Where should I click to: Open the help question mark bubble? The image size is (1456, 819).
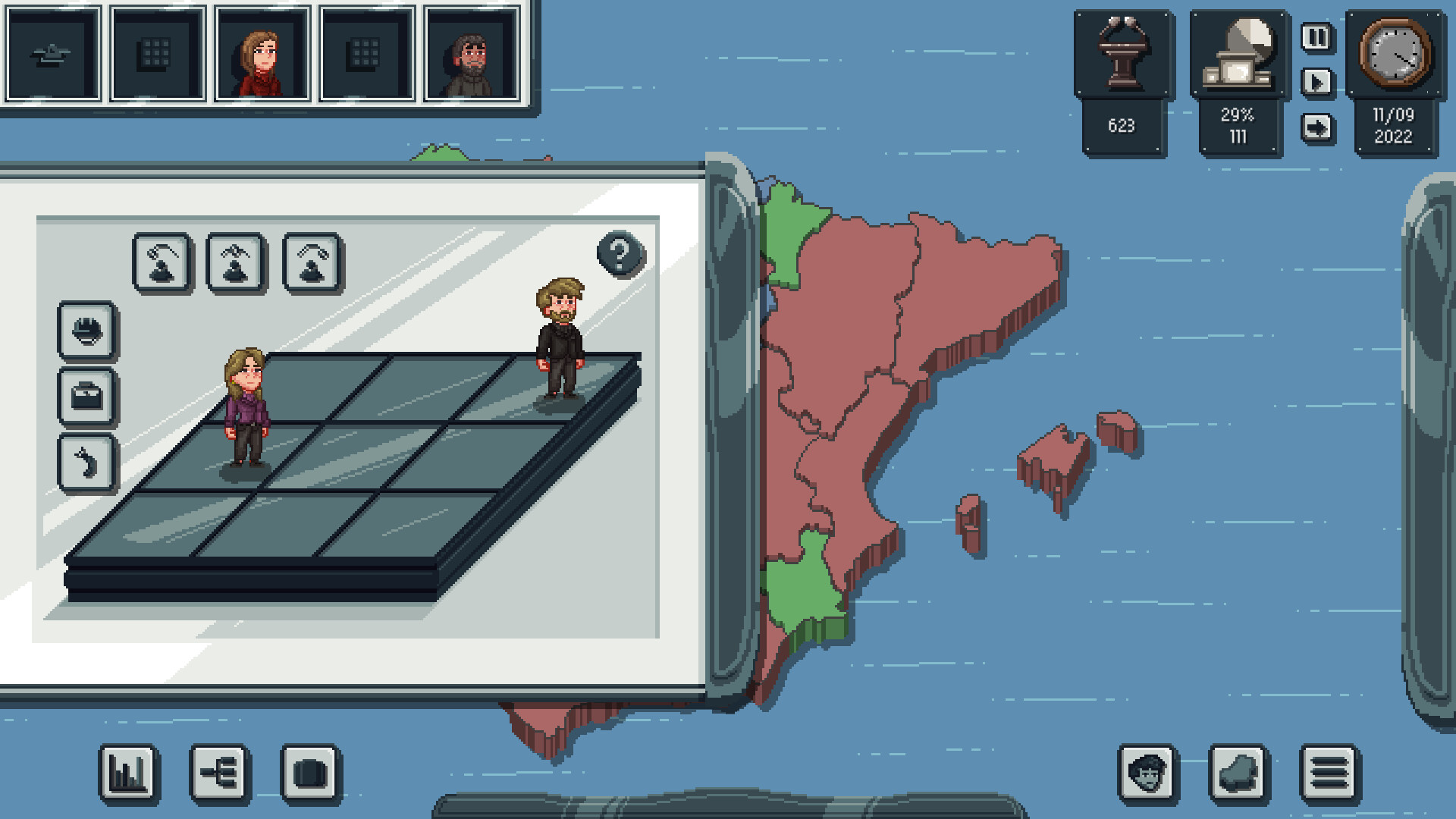[x=619, y=253]
